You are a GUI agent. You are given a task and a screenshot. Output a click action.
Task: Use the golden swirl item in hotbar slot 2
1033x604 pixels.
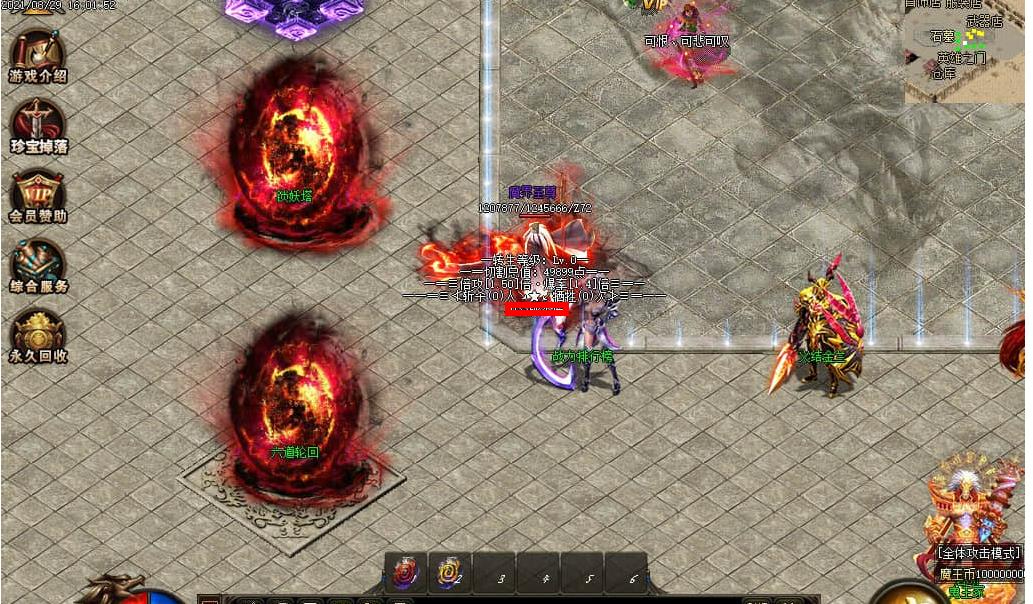click(449, 574)
